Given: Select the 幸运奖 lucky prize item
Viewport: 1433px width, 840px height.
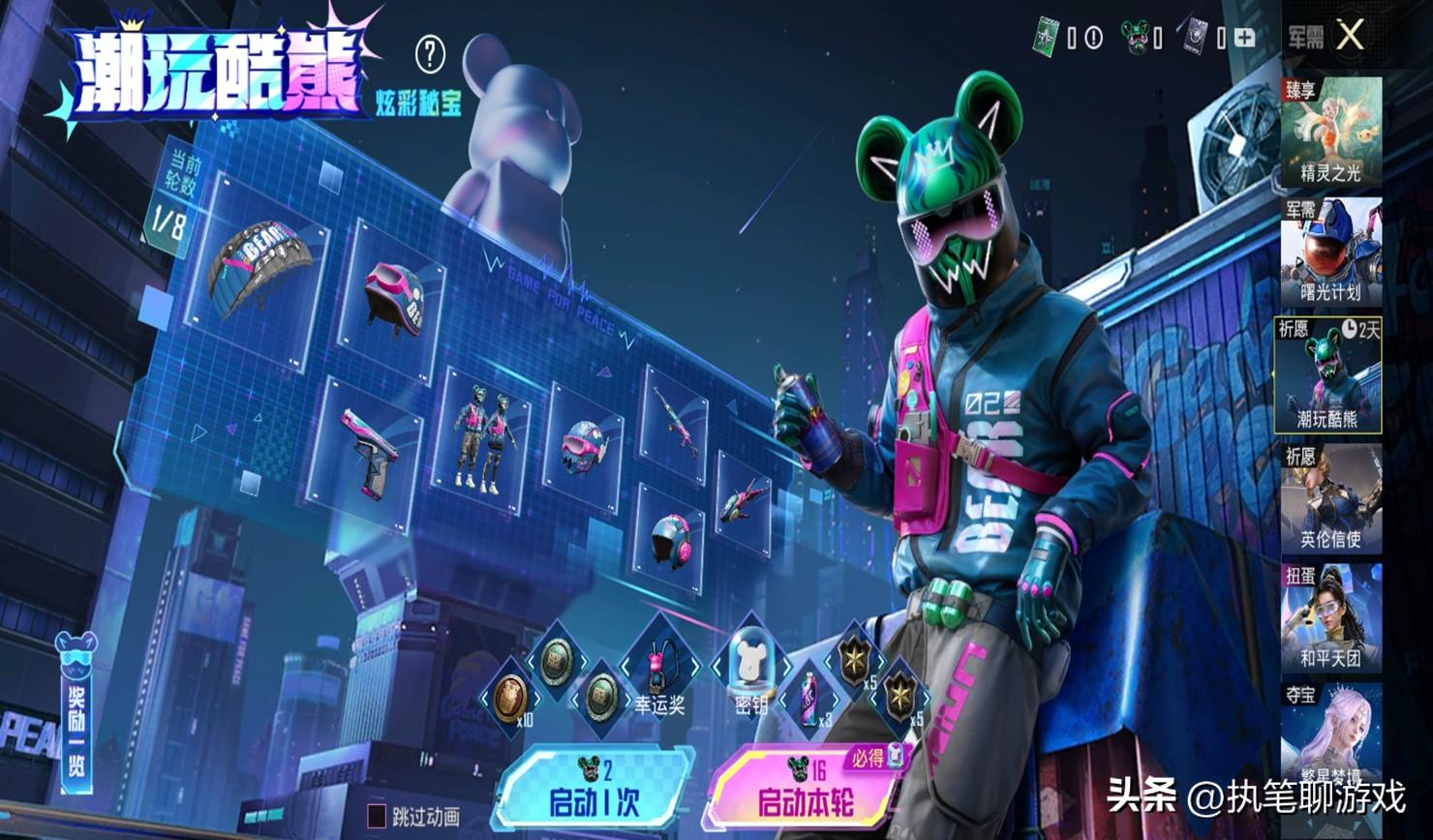Looking at the screenshot, I should click(661, 670).
